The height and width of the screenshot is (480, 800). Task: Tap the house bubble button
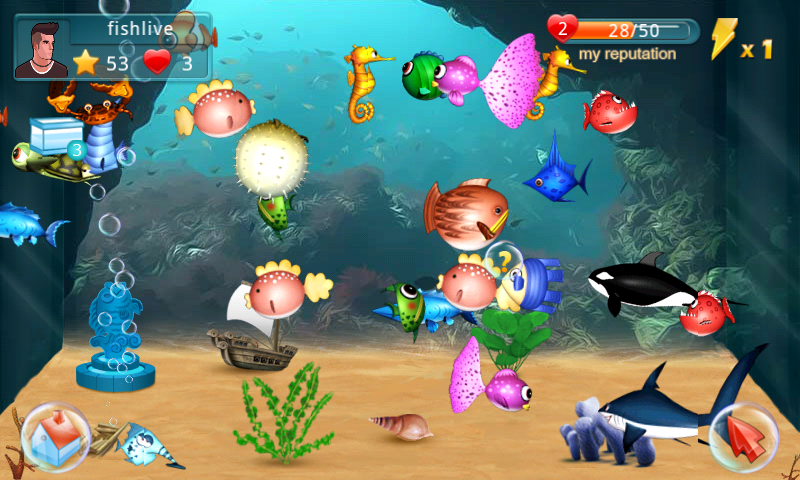55,436
